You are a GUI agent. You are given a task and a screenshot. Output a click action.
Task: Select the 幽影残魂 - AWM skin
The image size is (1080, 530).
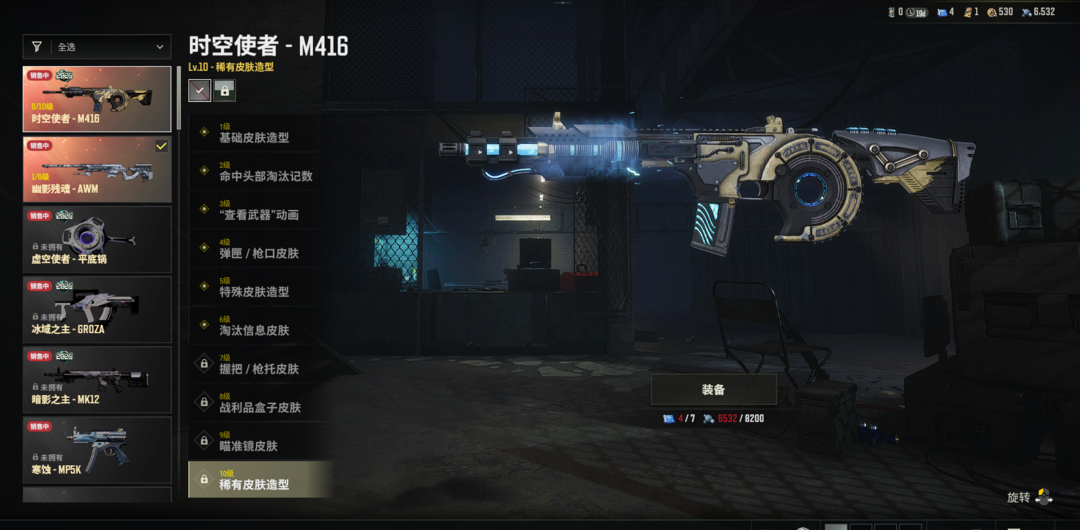pyautogui.click(x=97, y=169)
